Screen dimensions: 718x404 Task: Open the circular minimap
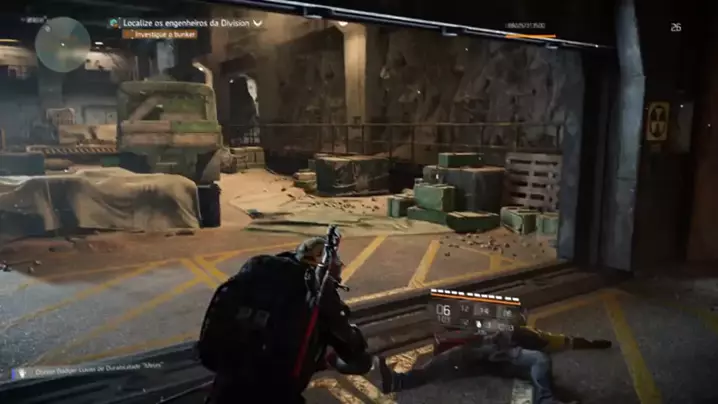[x=62, y=45]
